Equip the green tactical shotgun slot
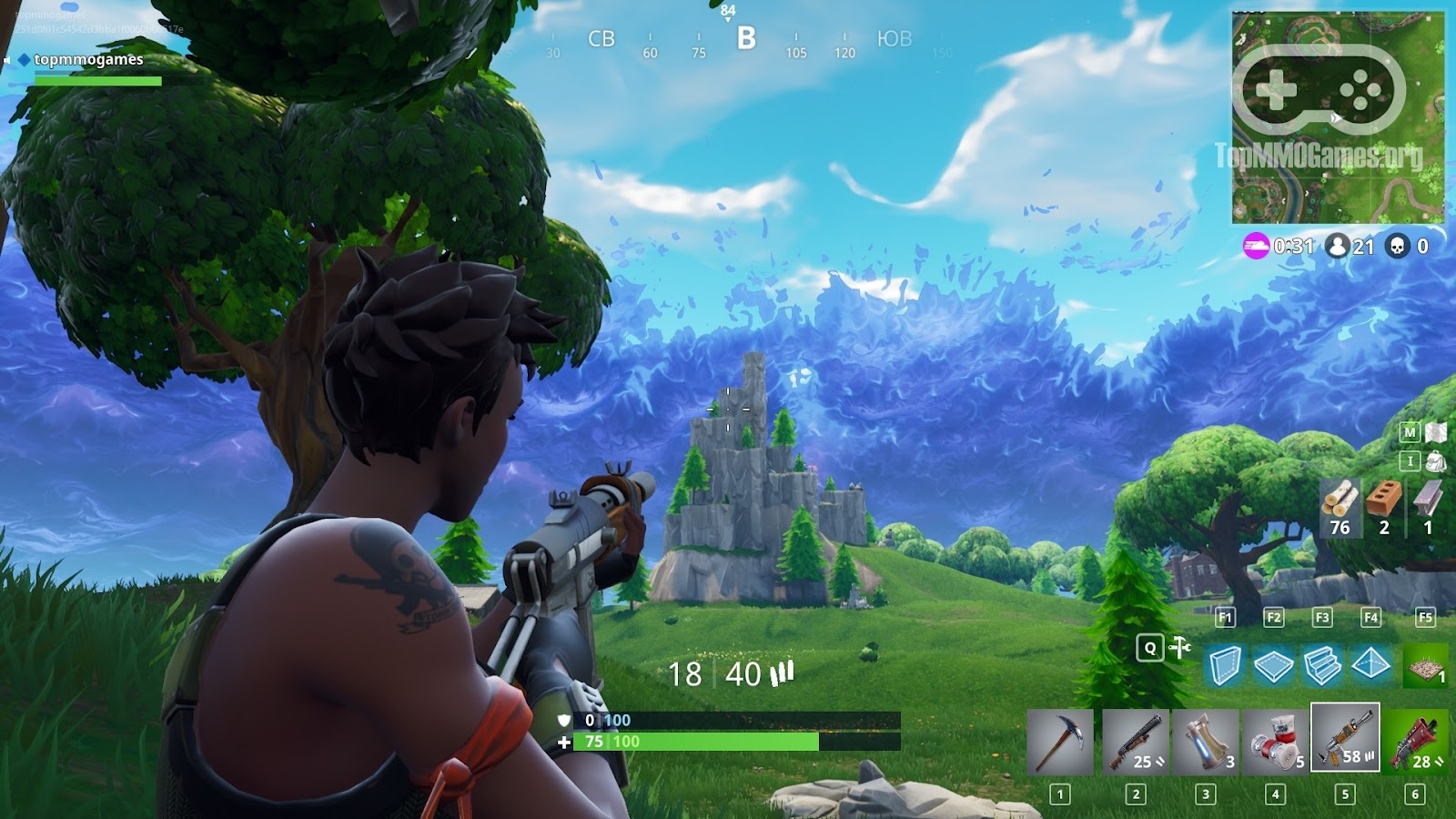Viewport: 1456px width, 819px height. pos(1416,742)
